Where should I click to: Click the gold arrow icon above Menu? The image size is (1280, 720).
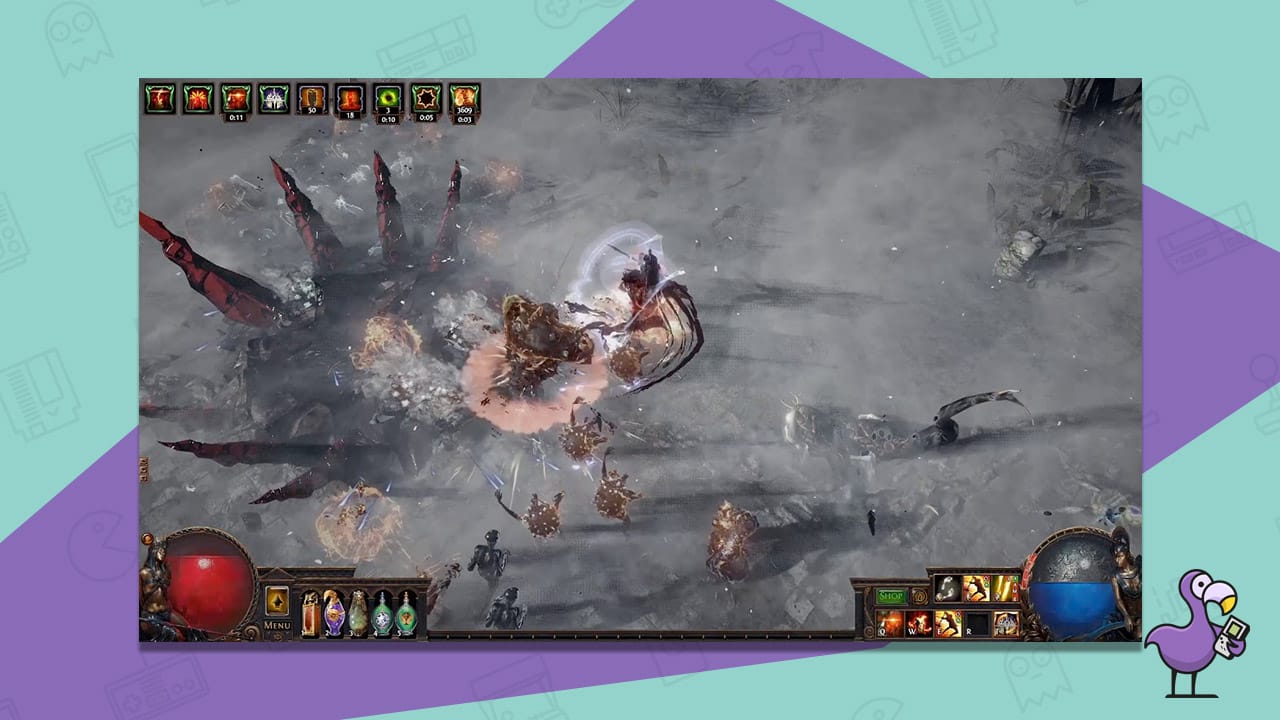pyautogui.click(x=277, y=600)
